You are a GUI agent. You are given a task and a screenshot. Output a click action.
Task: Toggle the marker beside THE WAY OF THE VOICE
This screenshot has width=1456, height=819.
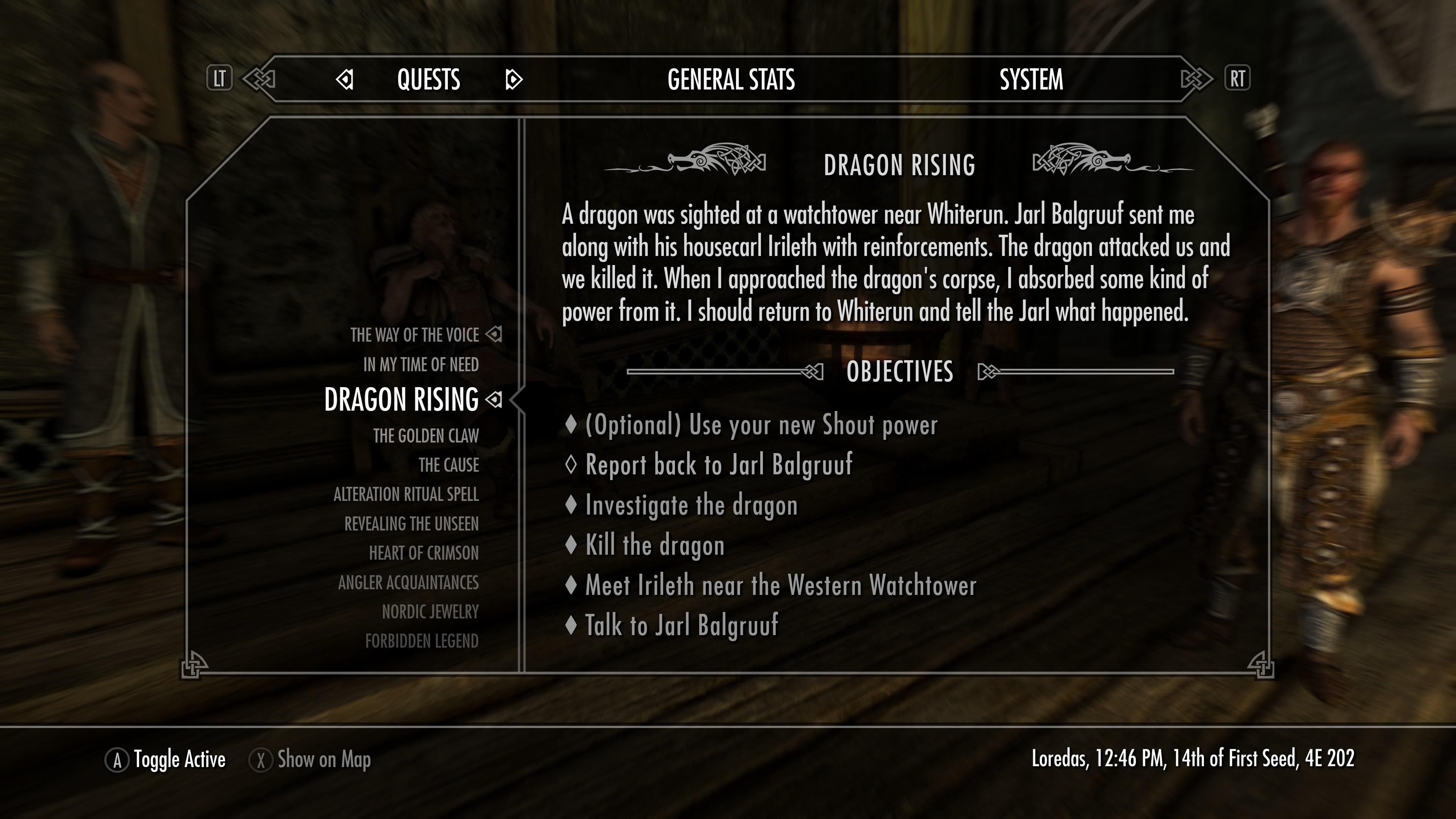494,334
